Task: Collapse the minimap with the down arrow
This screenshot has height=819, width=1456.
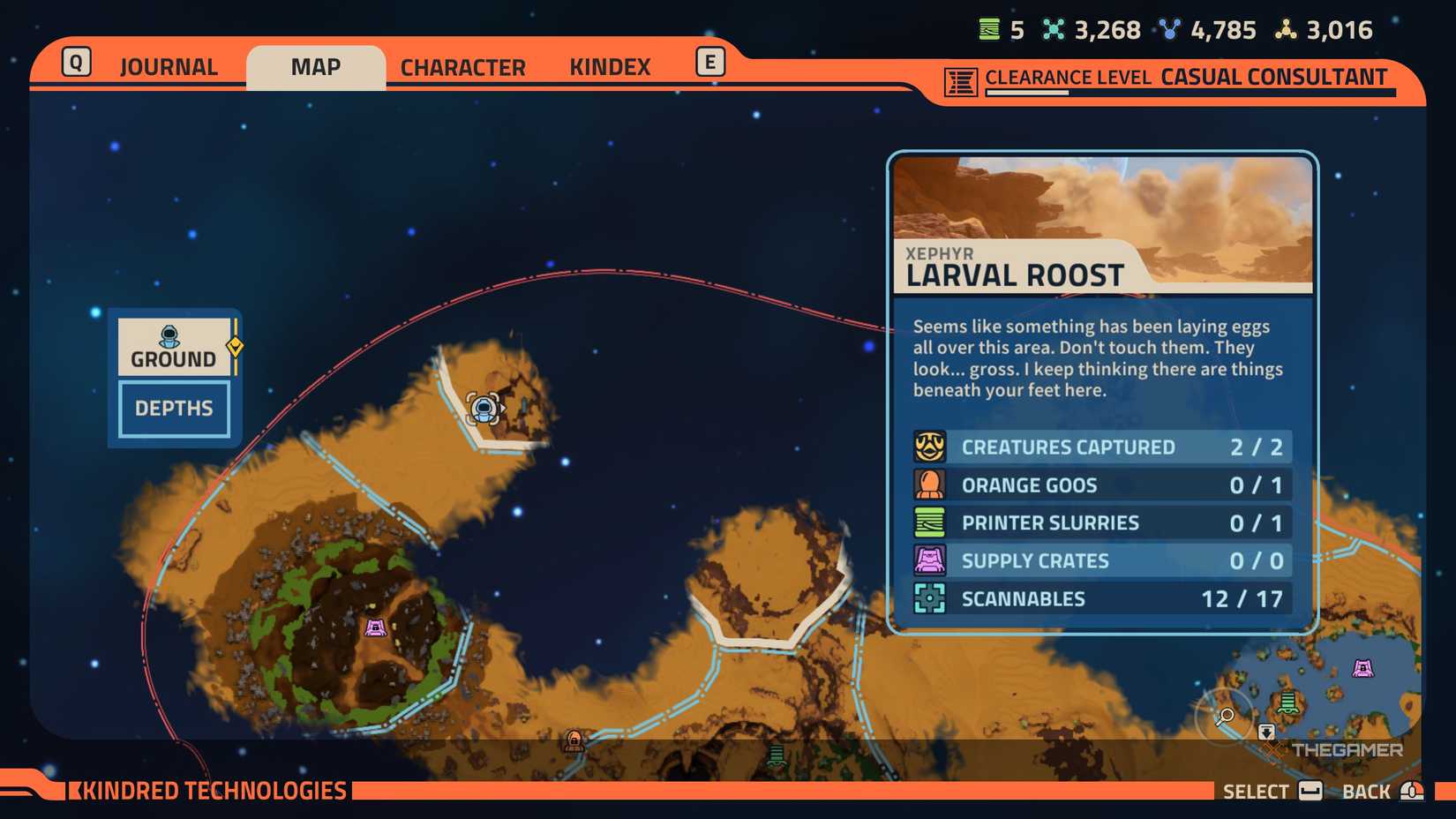Action: [1268, 733]
